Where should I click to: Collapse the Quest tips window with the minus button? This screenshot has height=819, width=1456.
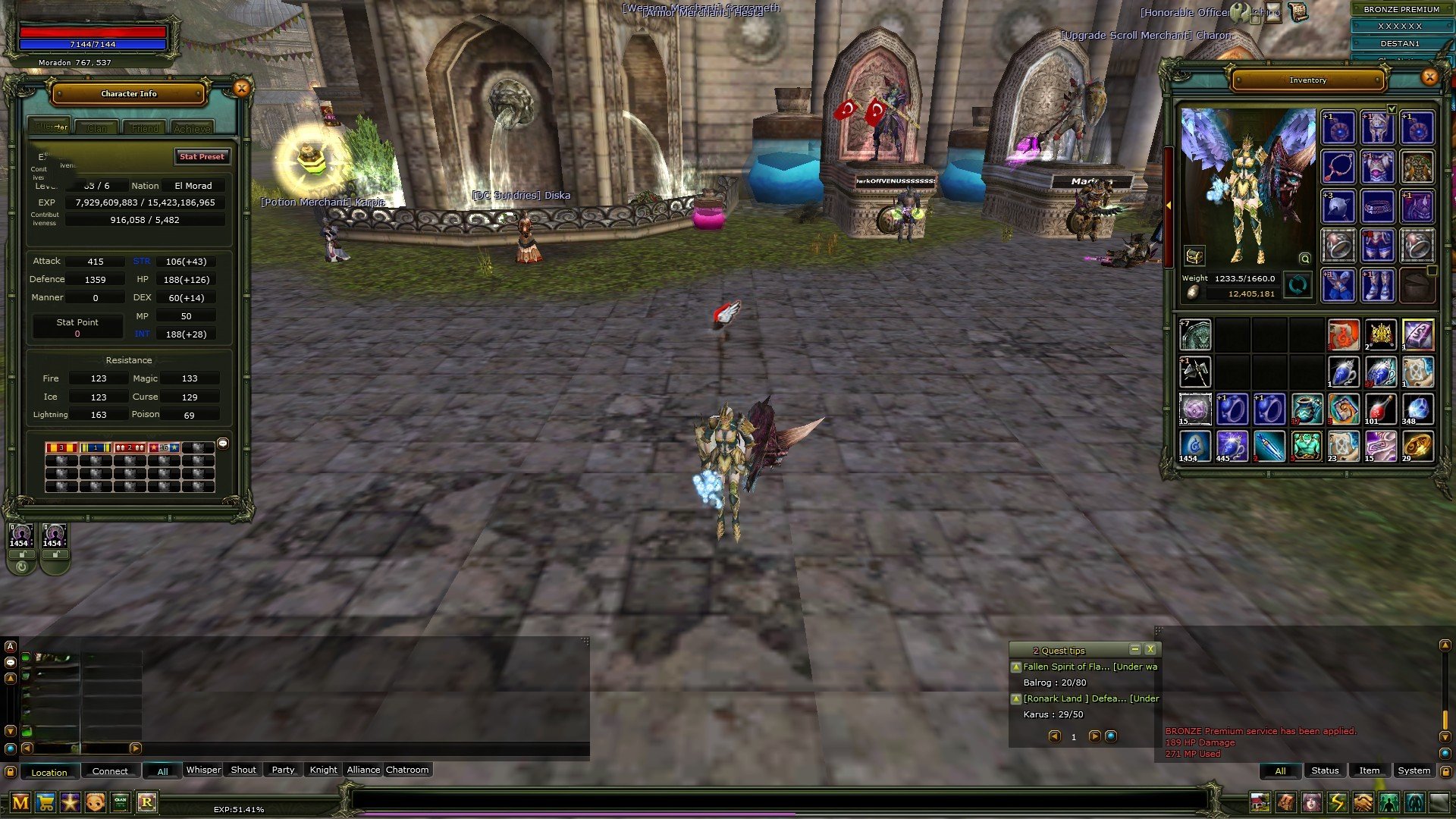[1135, 650]
